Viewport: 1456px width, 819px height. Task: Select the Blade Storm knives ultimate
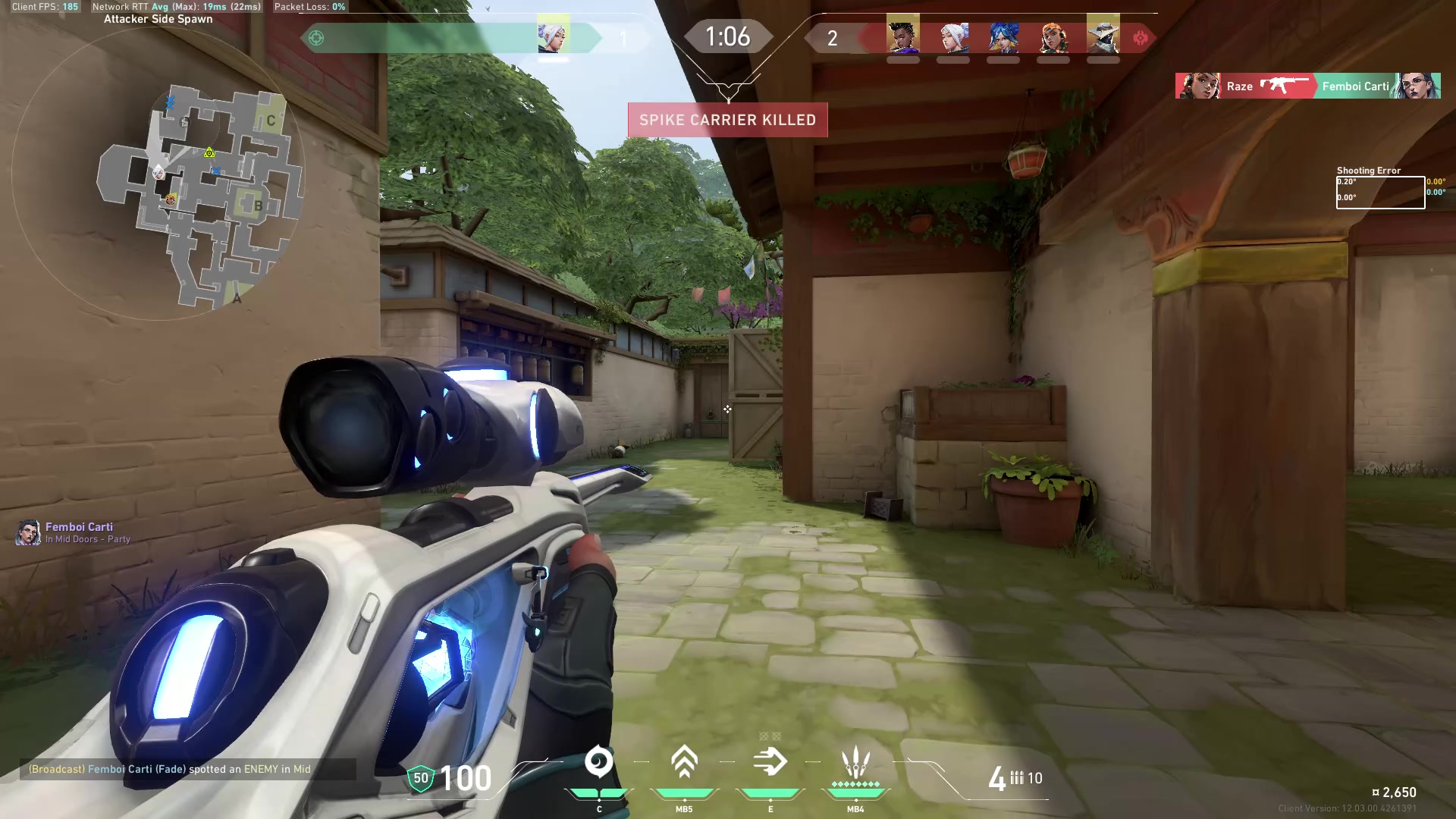click(855, 764)
